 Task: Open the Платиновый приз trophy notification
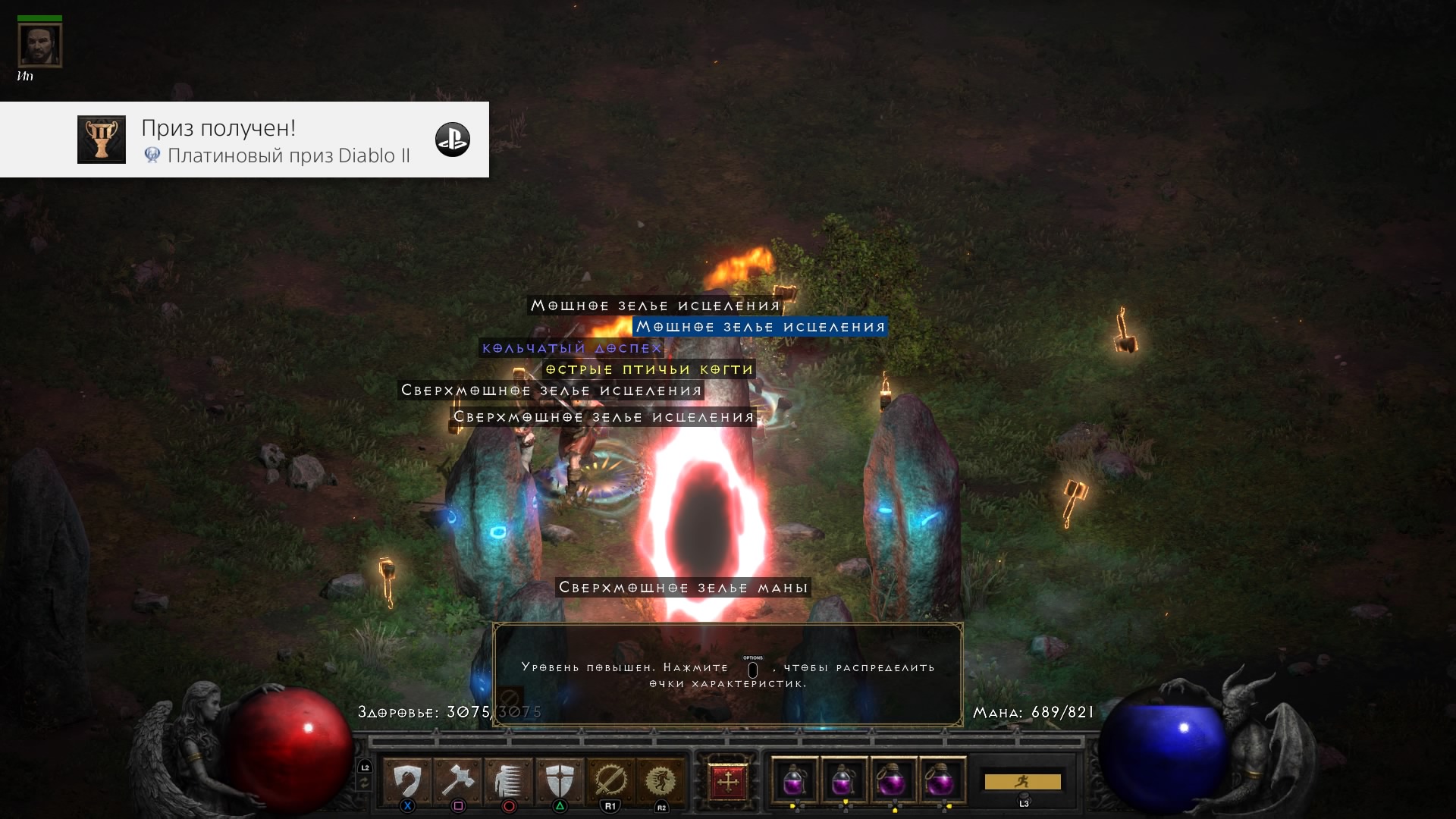point(244,140)
